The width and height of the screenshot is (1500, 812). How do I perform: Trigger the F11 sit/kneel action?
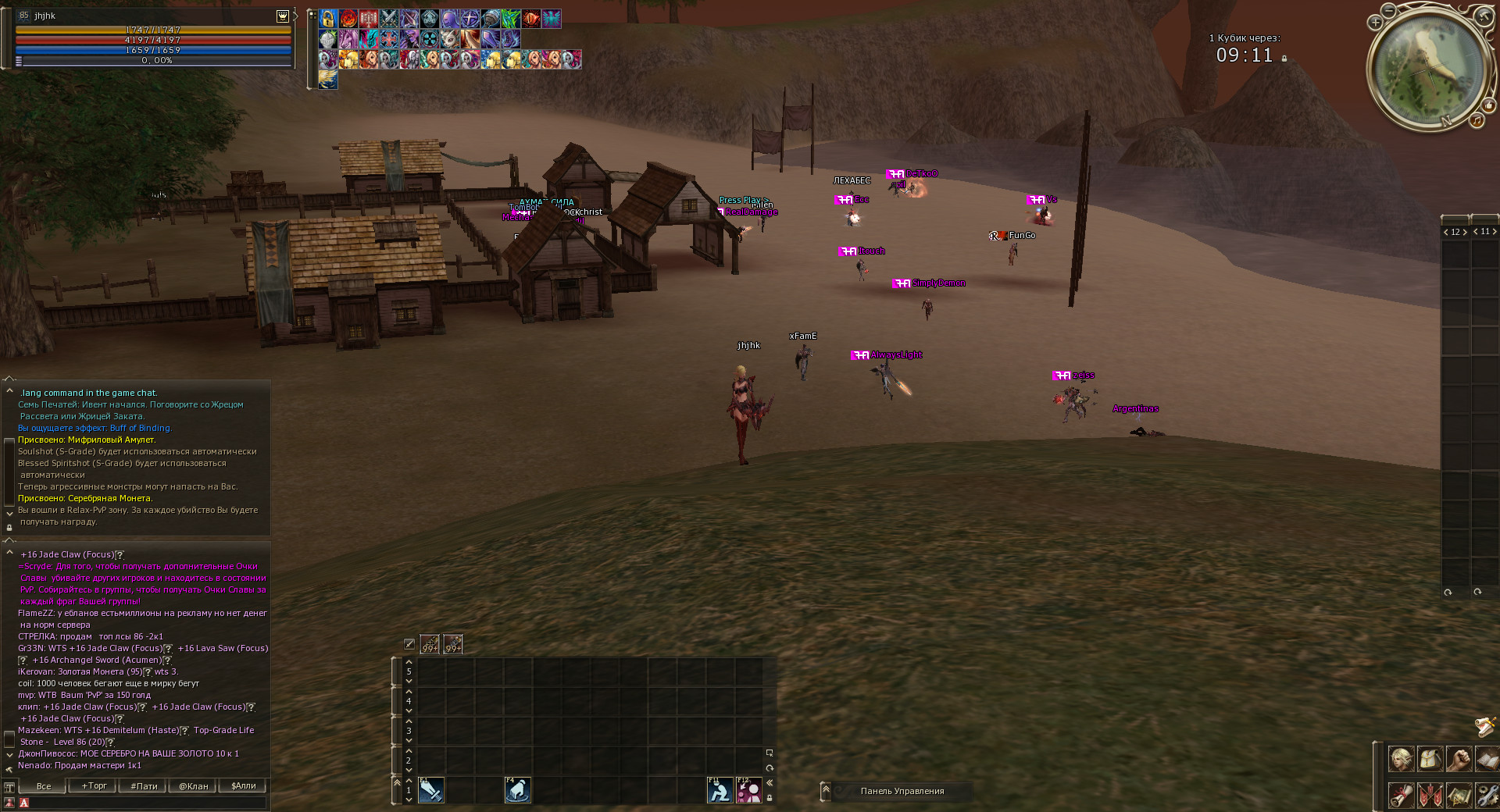[720, 790]
